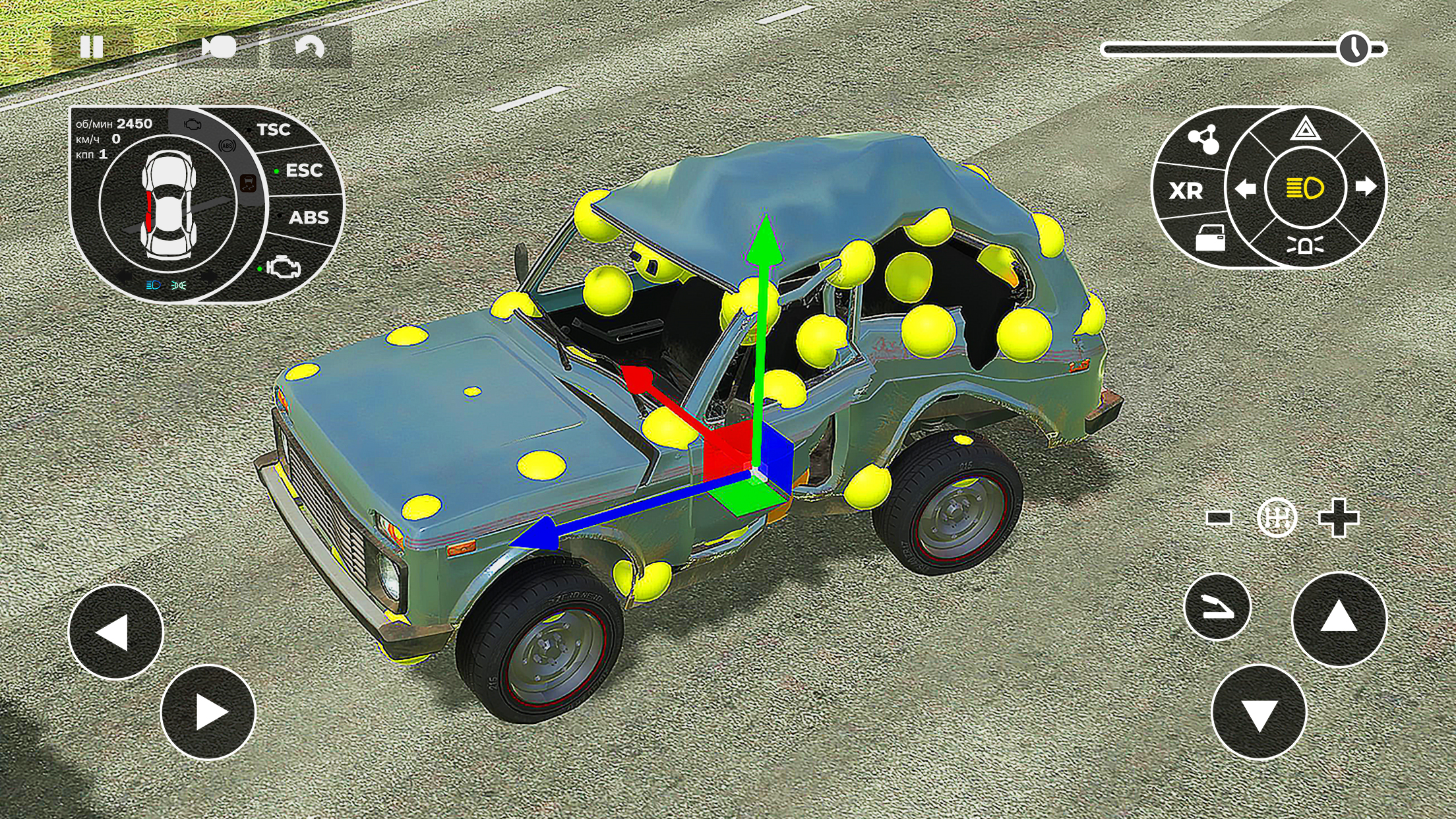Viewport: 1456px width, 819px height.
Task: Click the pause button
Action: coord(92,46)
